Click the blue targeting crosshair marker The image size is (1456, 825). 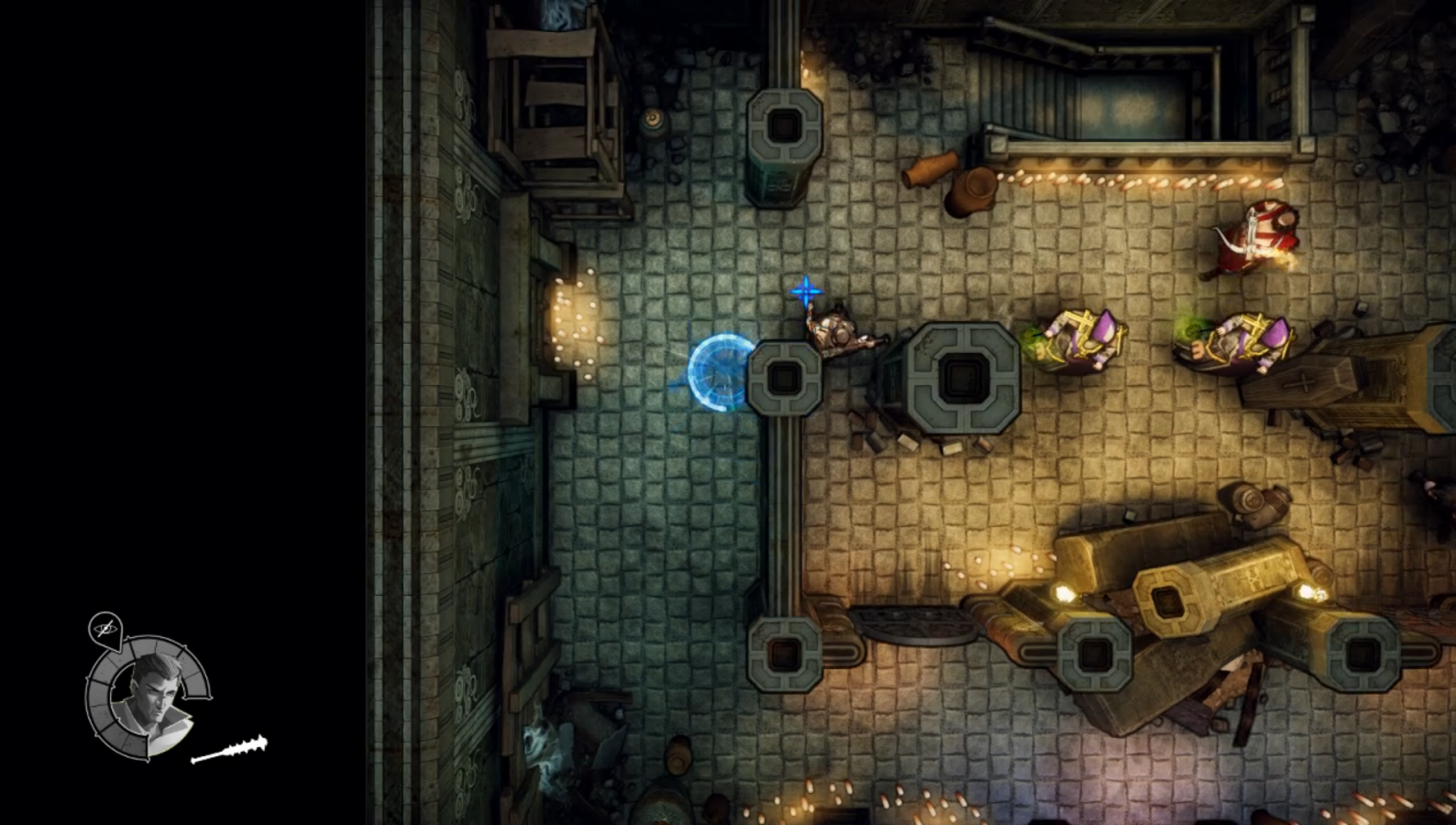tap(805, 291)
